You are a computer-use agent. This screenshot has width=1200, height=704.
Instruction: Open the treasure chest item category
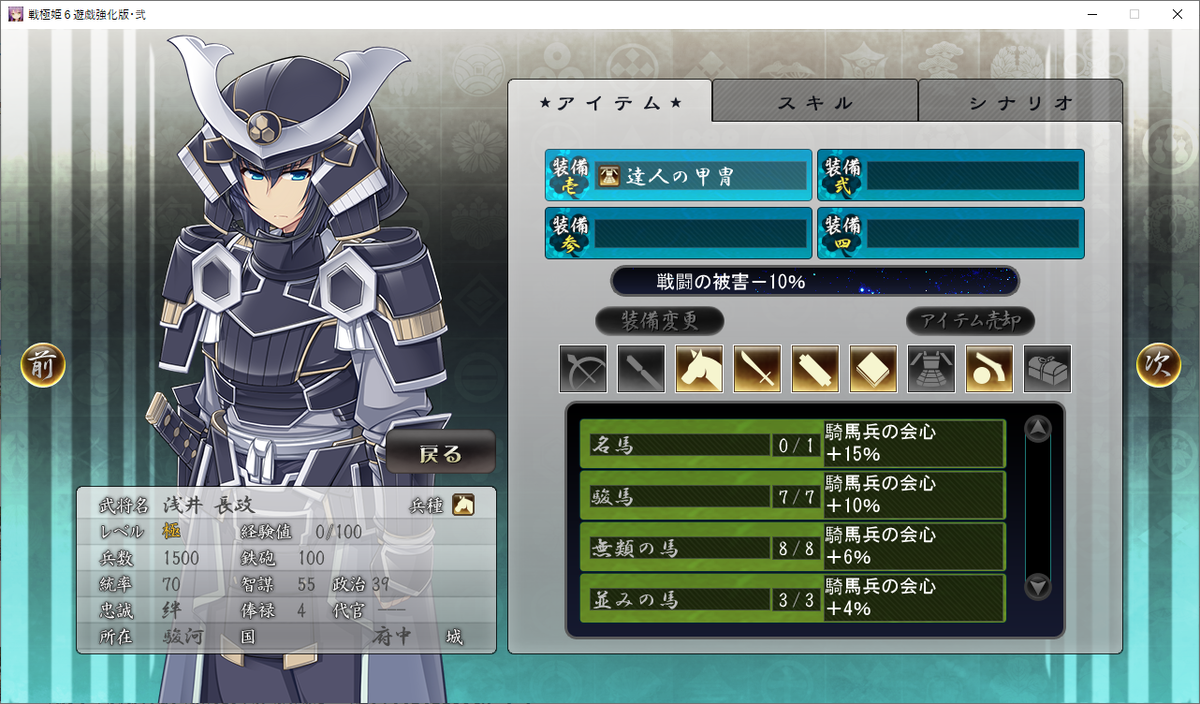pyautogui.click(x=1047, y=369)
